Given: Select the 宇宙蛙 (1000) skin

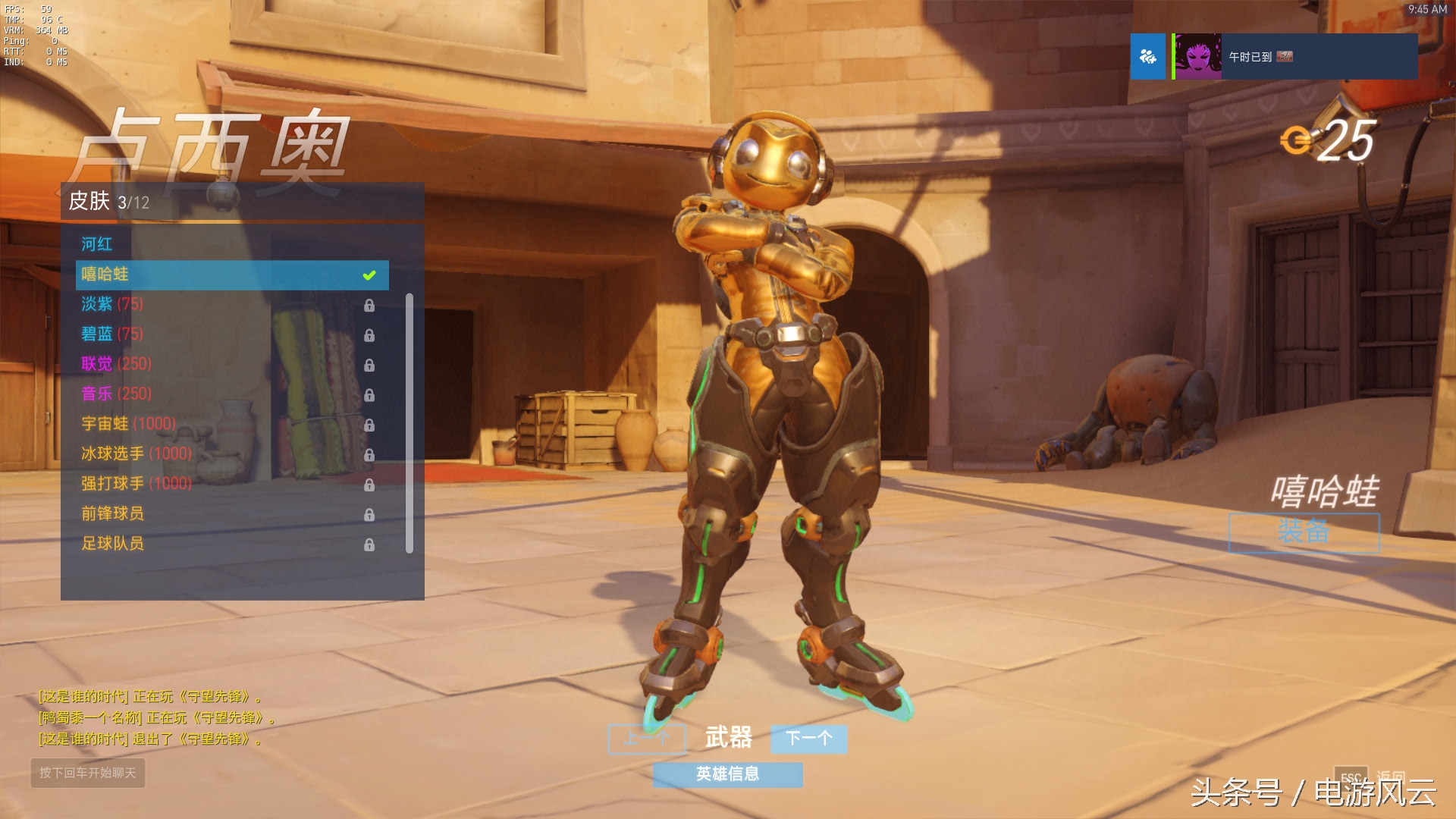Looking at the screenshot, I should point(129,424).
